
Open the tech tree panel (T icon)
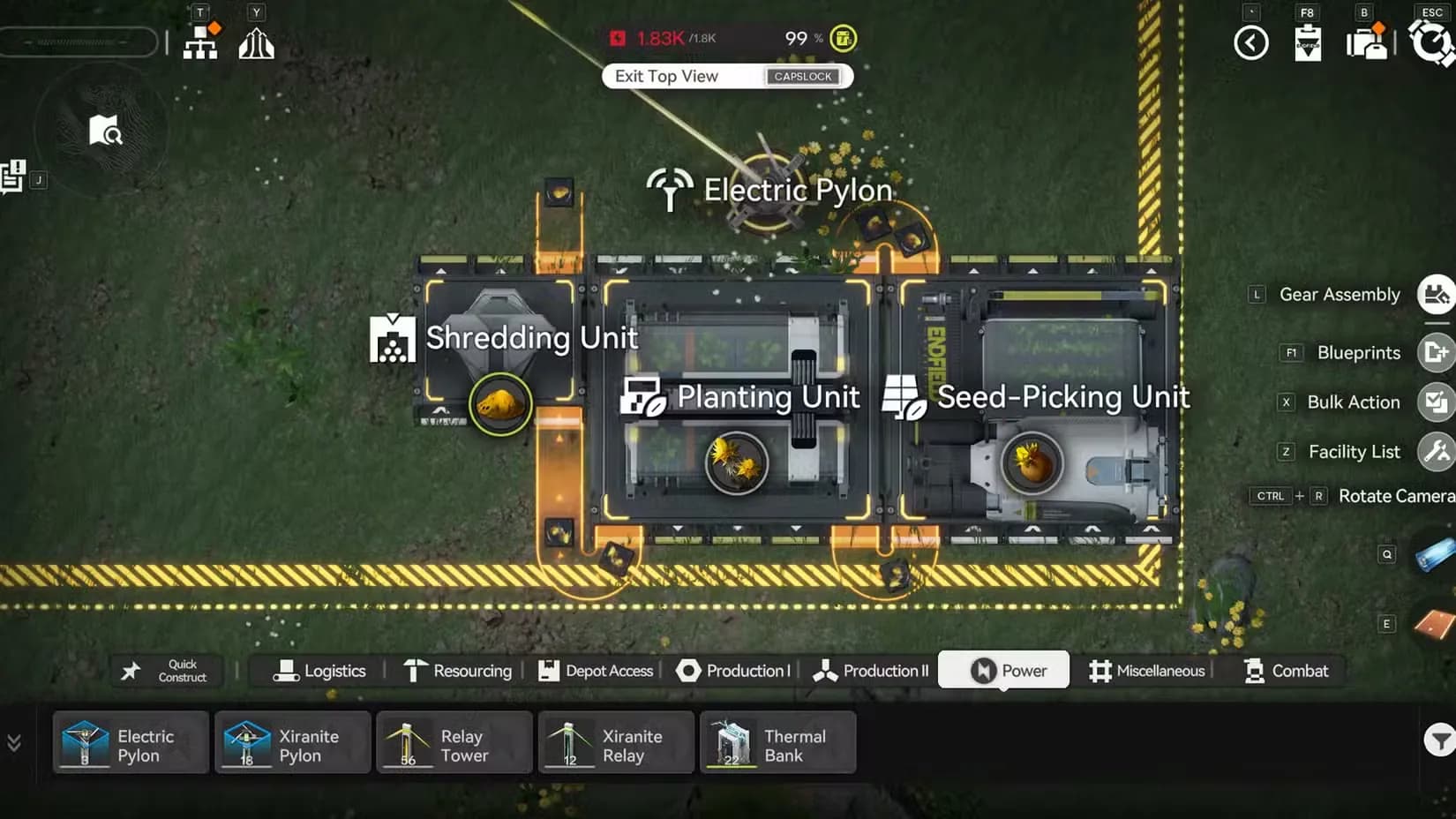point(200,41)
